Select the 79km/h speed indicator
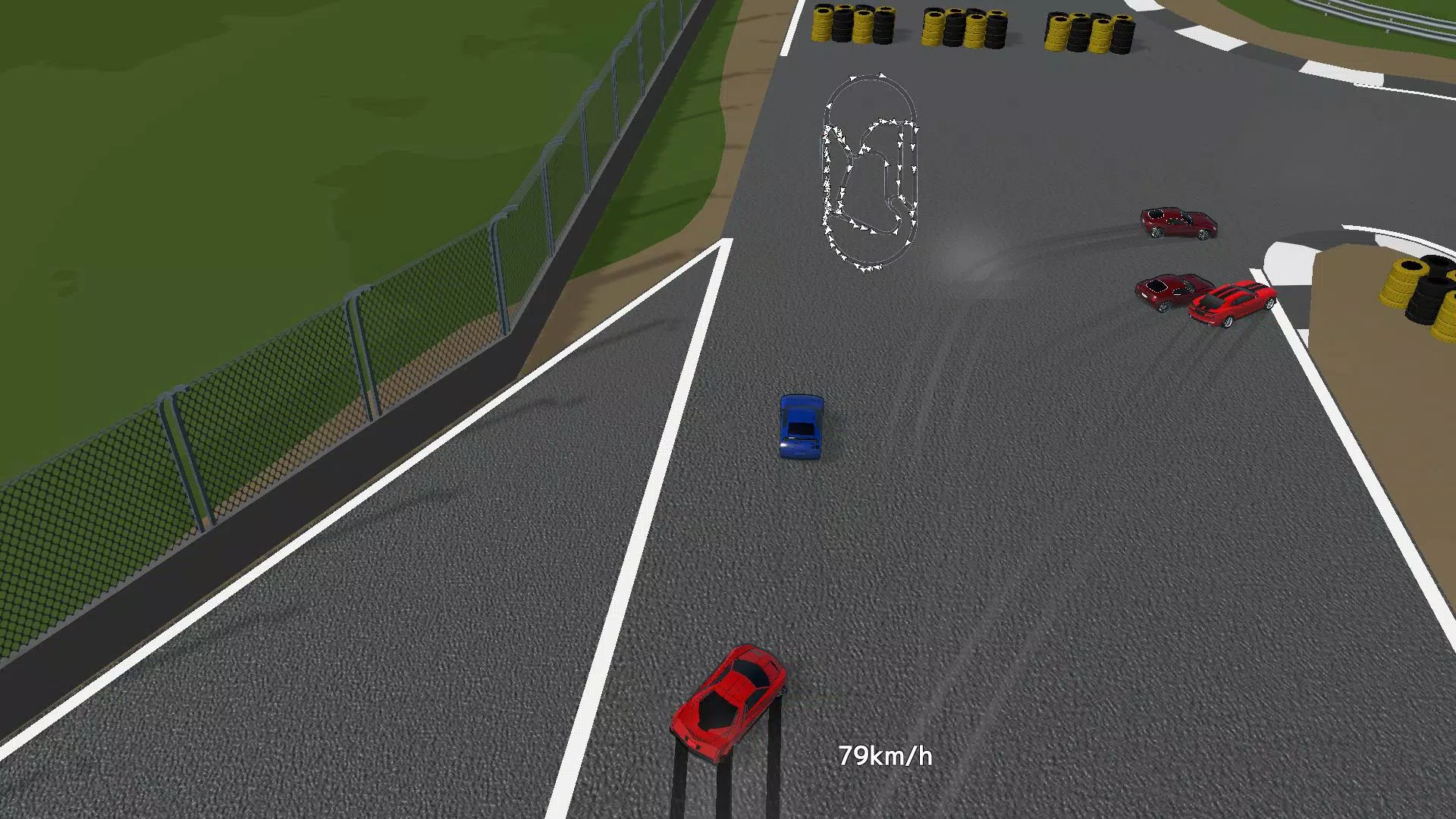Image resolution: width=1456 pixels, height=819 pixels. 886,755
